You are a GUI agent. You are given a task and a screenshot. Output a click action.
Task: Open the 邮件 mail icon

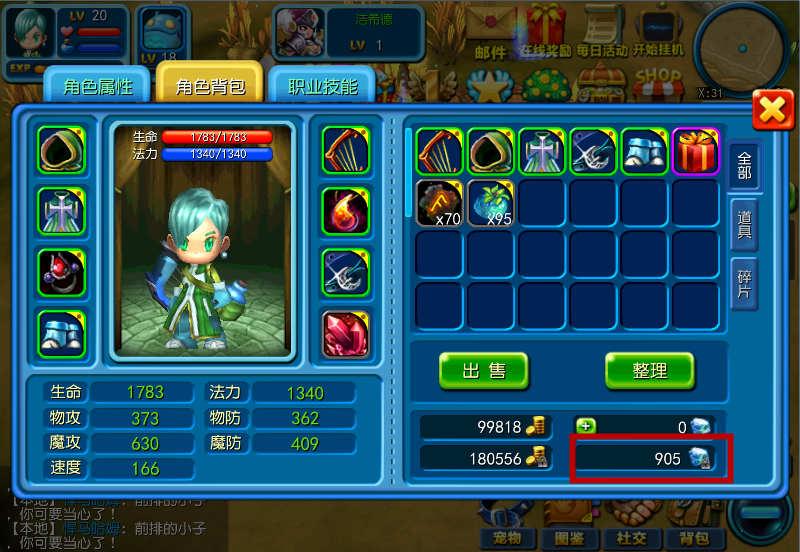491,35
